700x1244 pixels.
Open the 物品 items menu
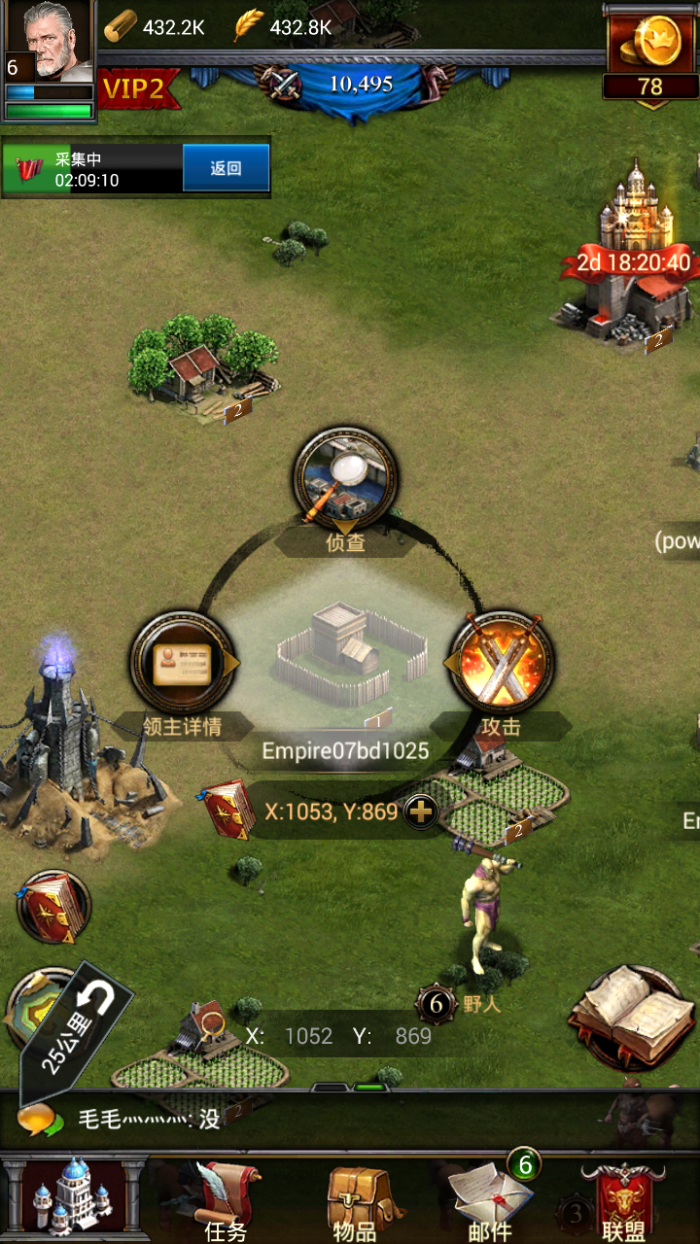354,1200
